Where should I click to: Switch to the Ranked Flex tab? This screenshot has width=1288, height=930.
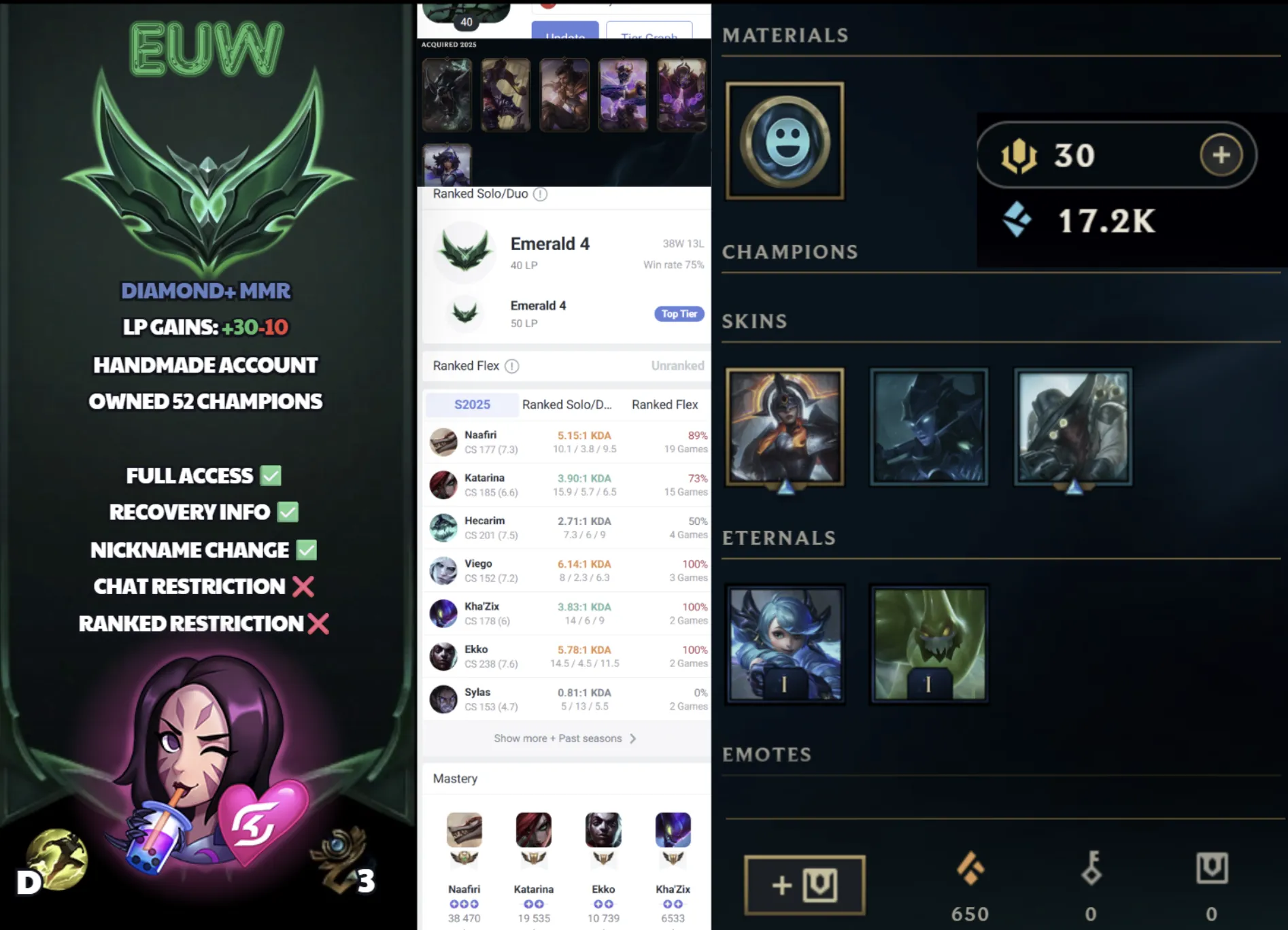tap(664, 404)
